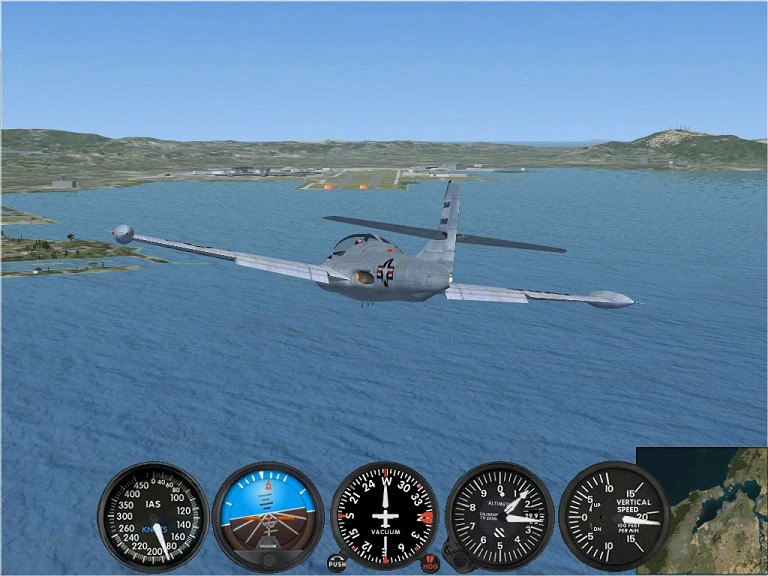Open the satellite minimap
768x576 pixels.
click(702, 510)
